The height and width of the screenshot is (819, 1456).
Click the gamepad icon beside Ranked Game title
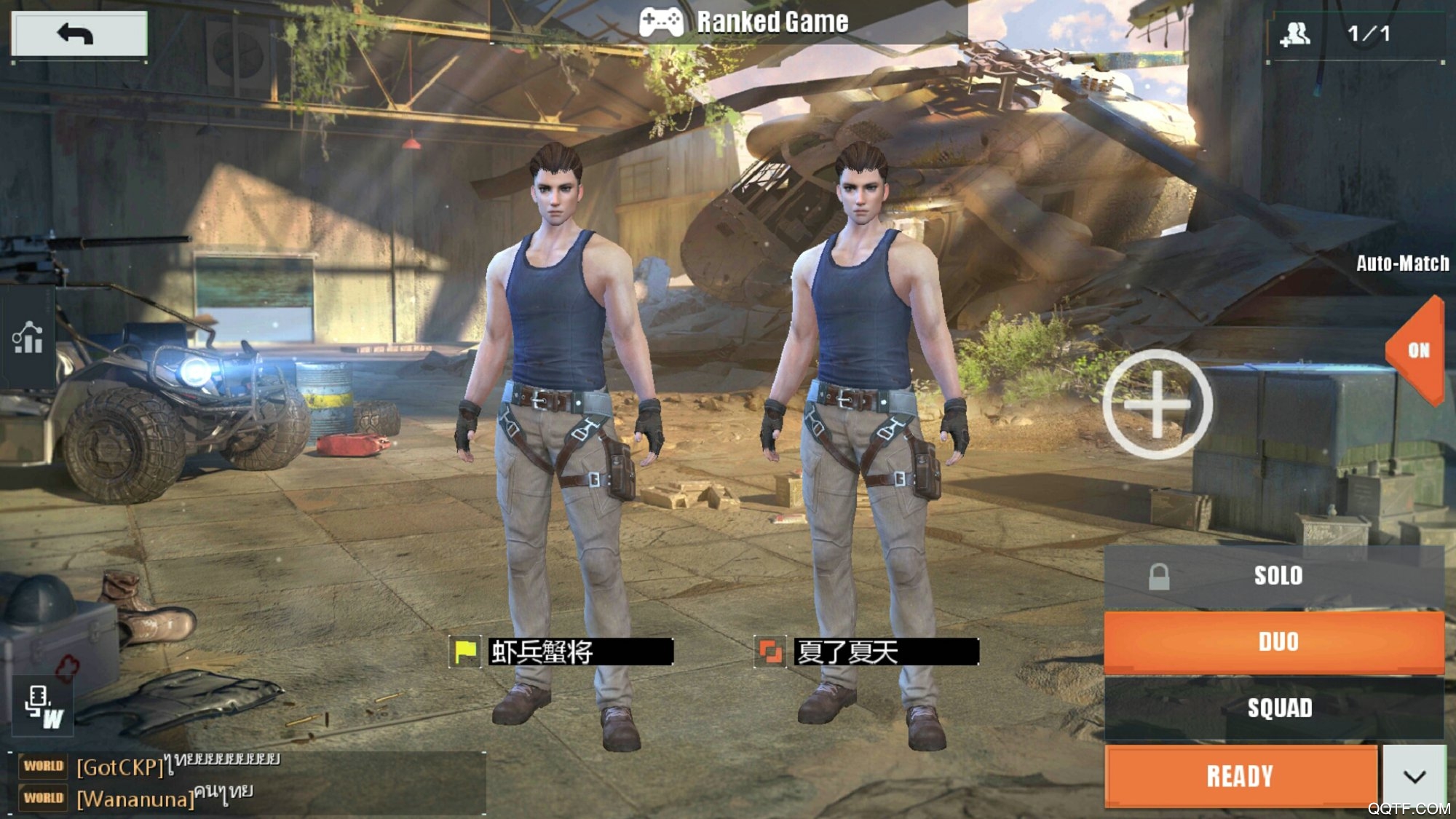(662, 21)
